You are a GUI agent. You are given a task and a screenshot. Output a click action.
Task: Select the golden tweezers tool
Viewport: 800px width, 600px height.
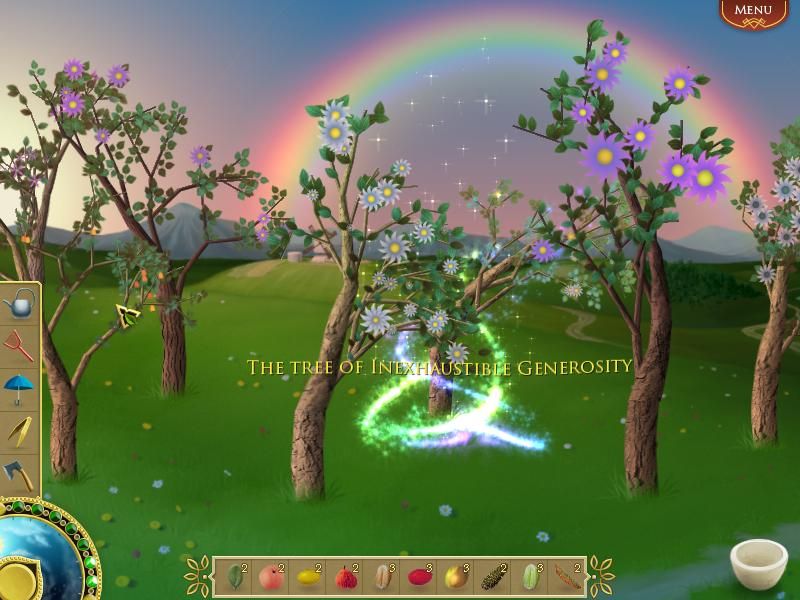[18, 429]
